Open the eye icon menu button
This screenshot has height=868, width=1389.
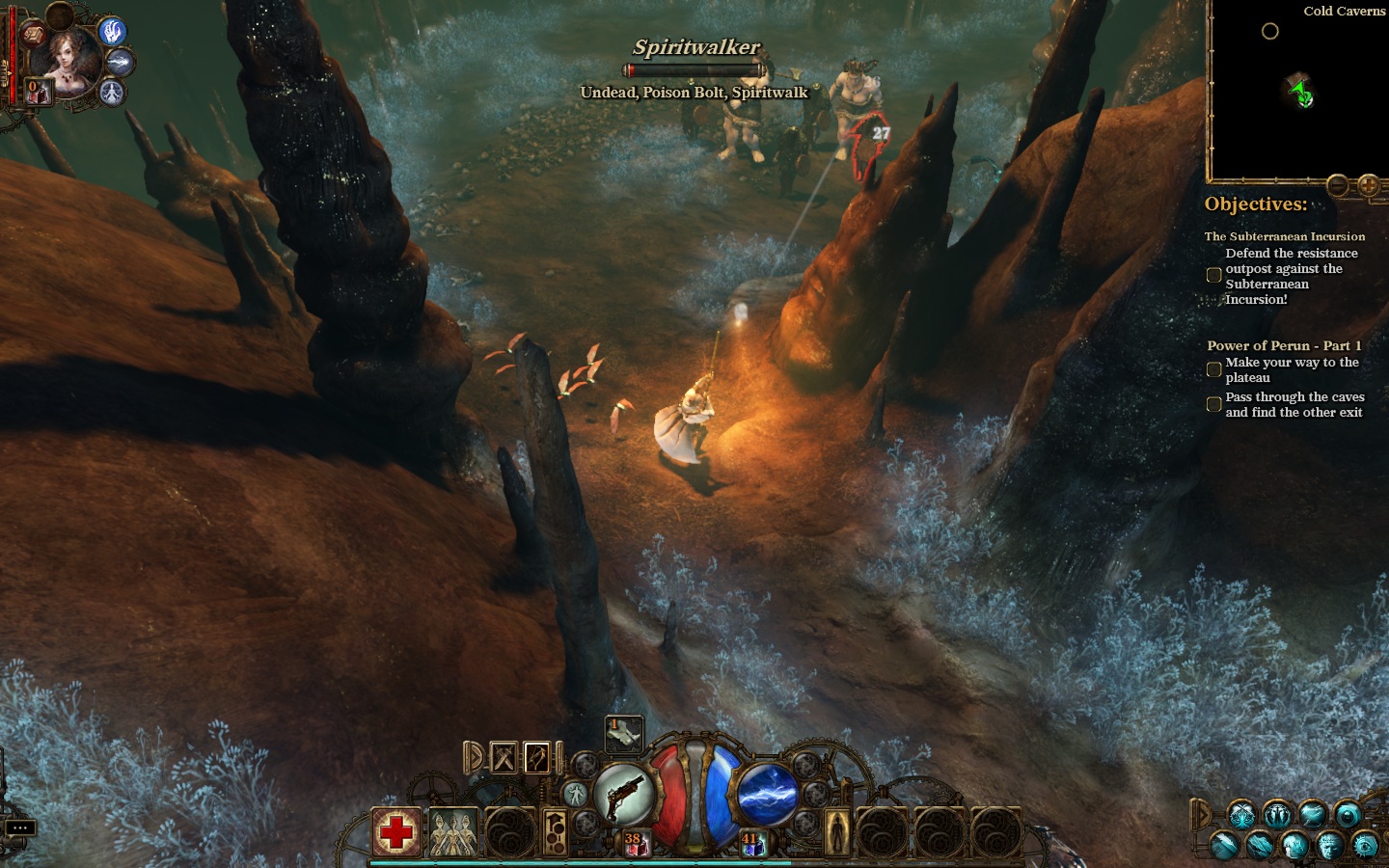(1365, 846)
